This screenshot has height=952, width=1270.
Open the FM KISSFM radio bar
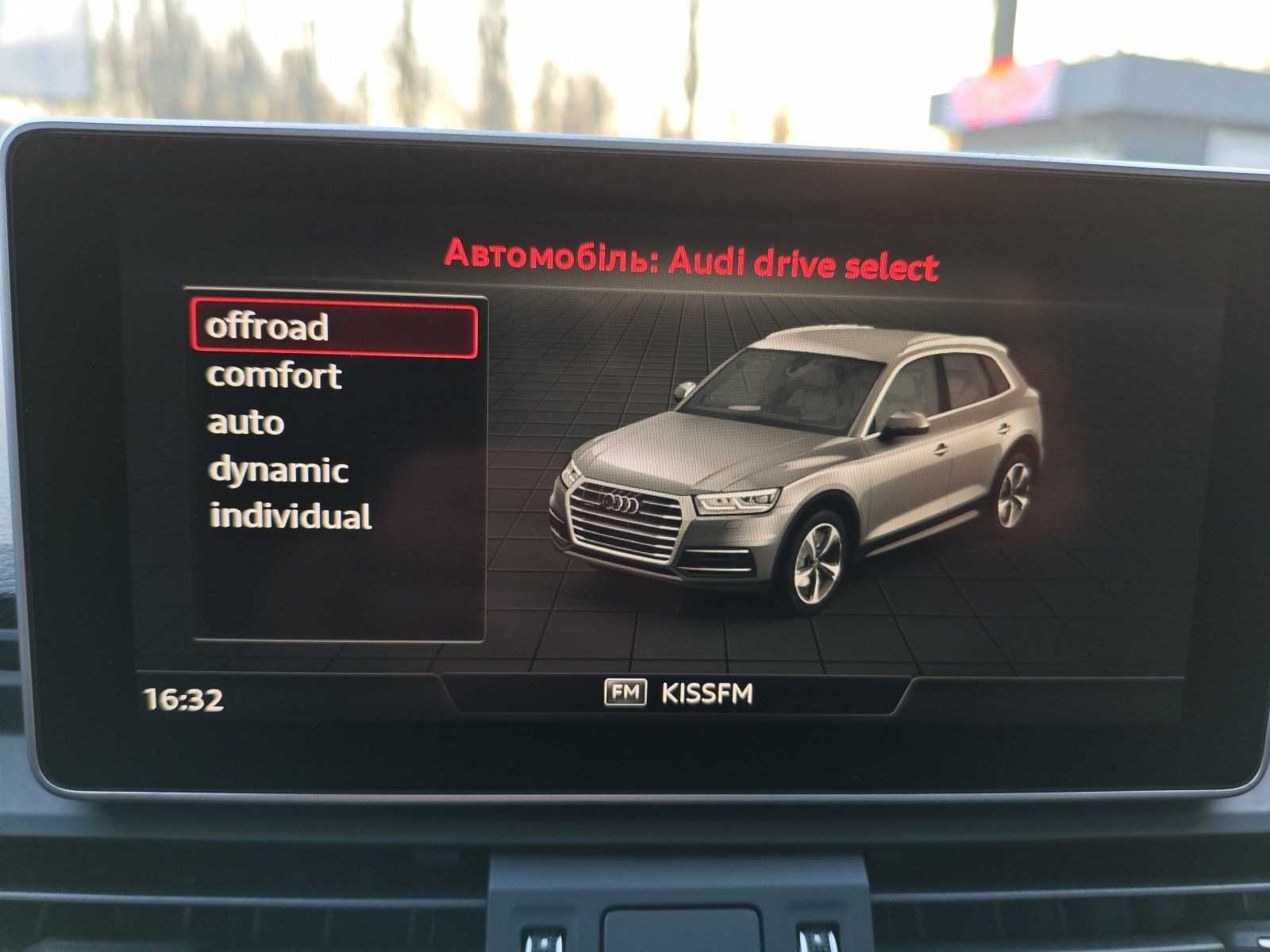[x=678, y=694]
